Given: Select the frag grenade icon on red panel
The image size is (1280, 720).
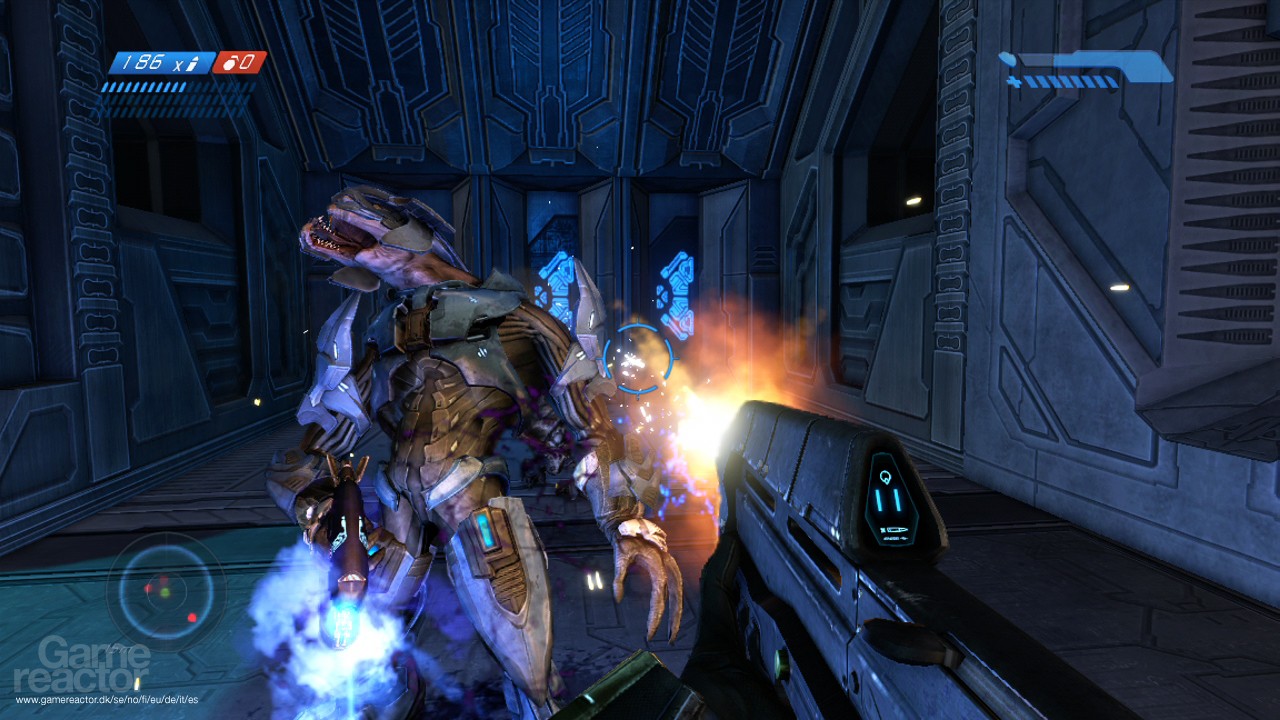Looking at the screenshot, I should tap(229, 62).
